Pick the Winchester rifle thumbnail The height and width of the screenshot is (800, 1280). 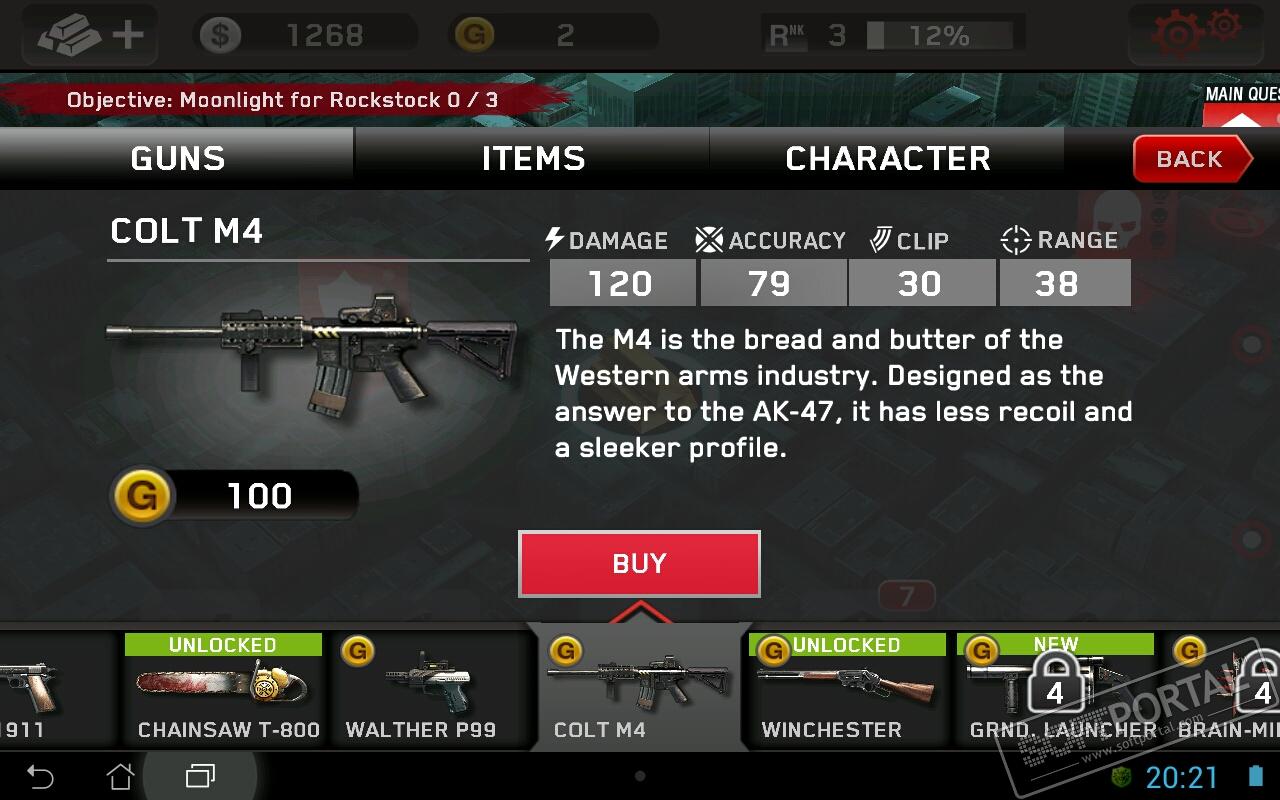tap(845, 690)
